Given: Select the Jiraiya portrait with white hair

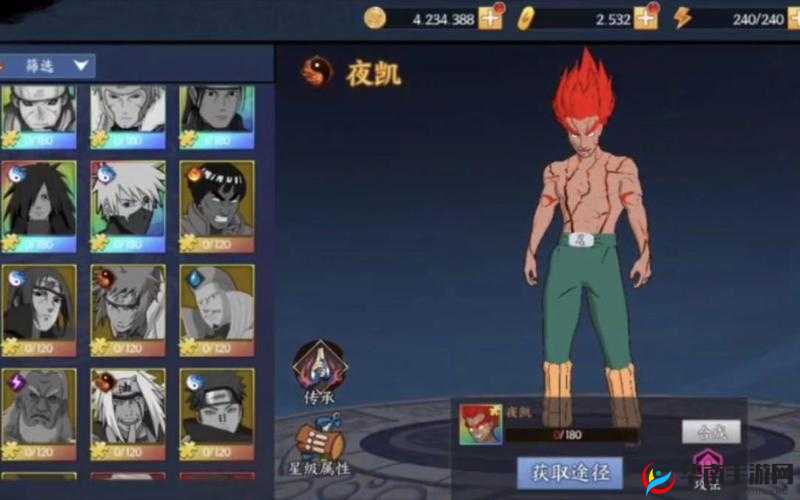Looking at the screenshot, I should 128,410.
